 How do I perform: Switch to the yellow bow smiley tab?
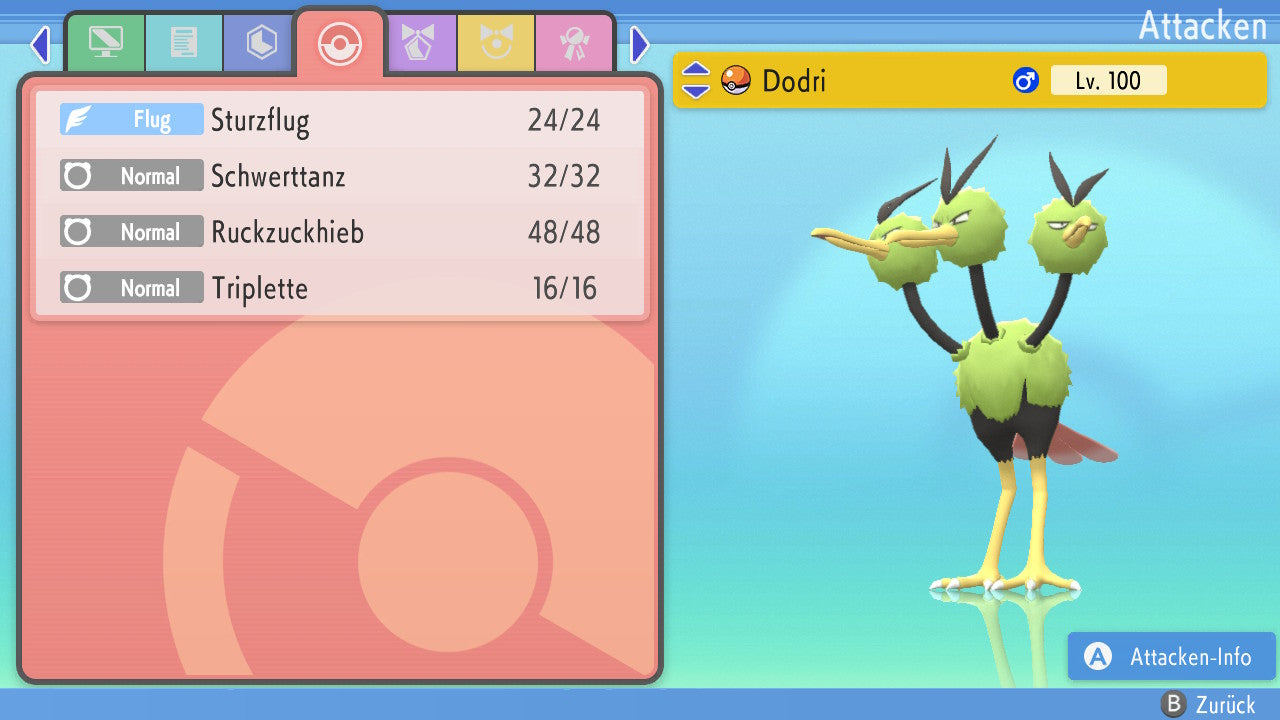pyautogui.click(x=495, y=43)
